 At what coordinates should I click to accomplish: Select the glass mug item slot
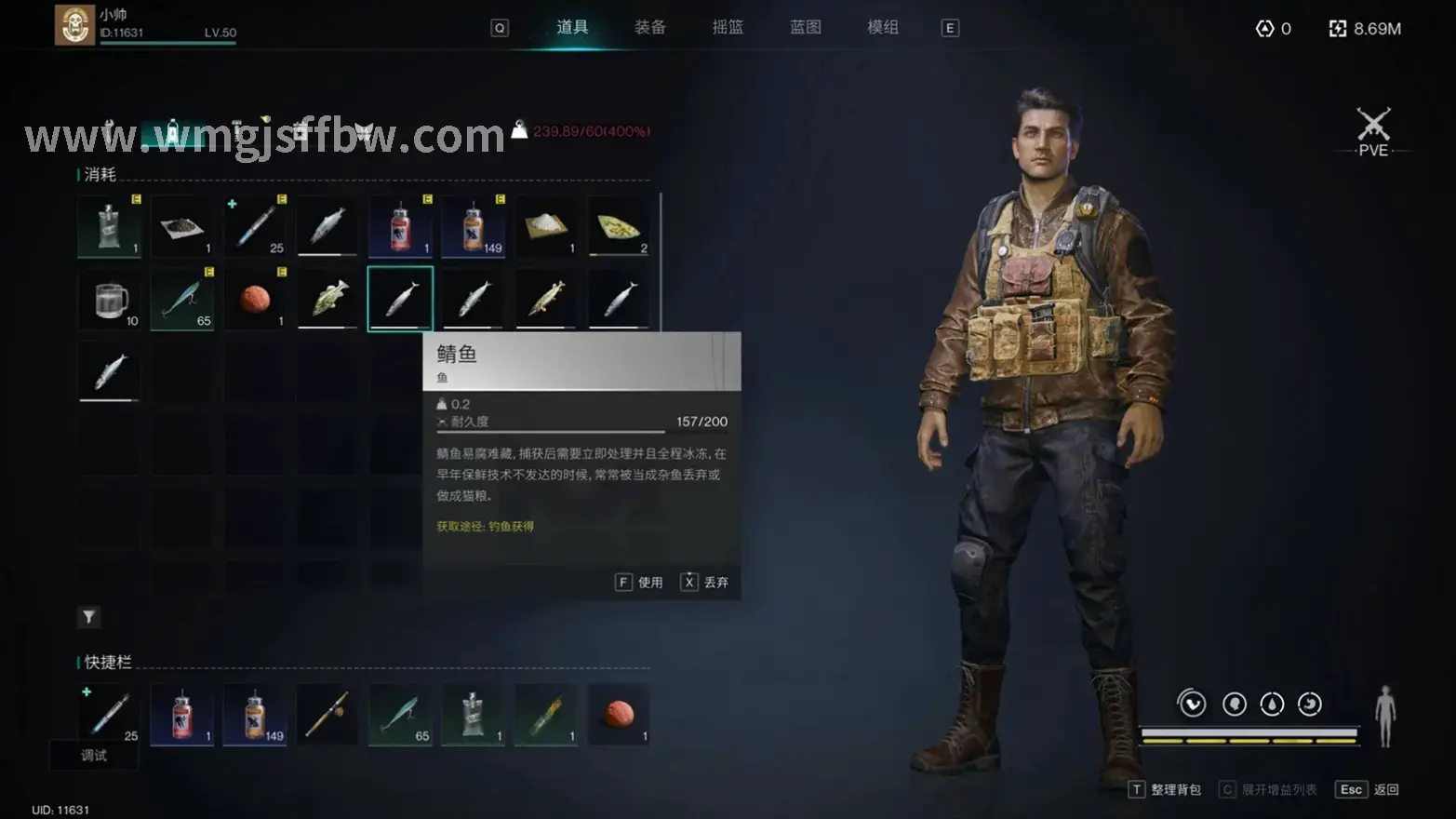click(x=110, y=300)
